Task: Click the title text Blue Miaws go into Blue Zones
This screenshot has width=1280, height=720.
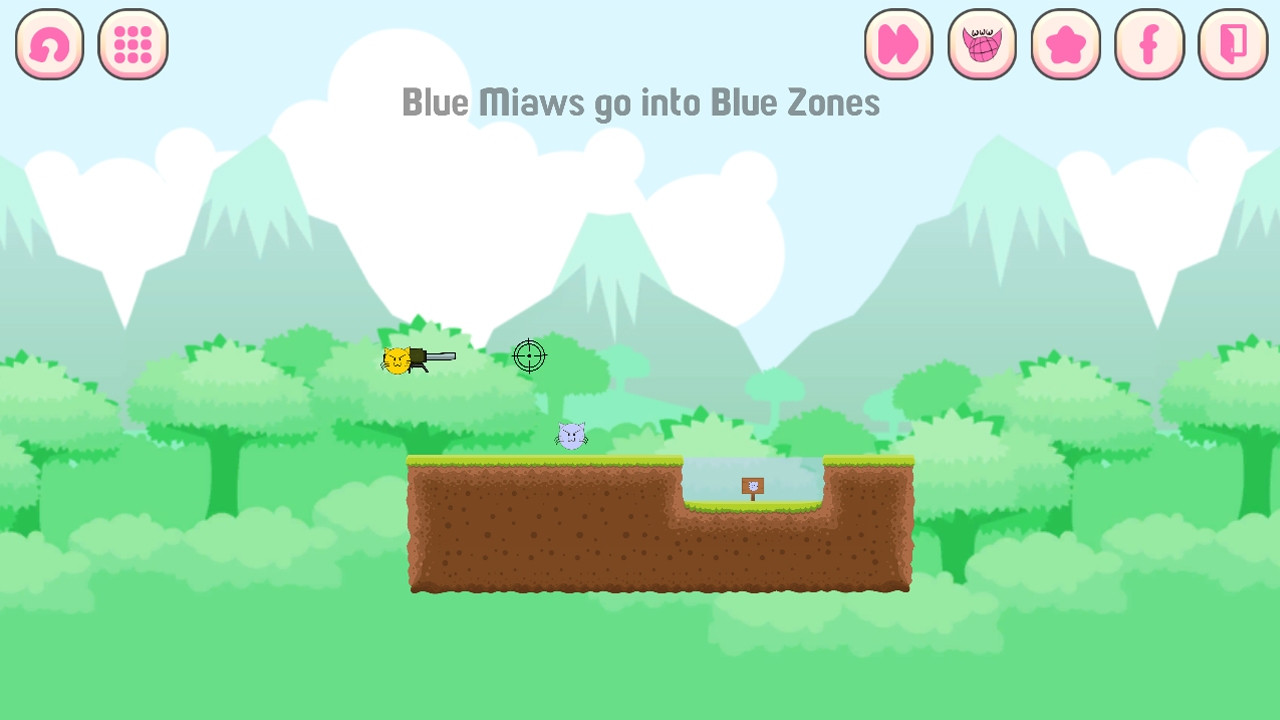Action: 640,102
